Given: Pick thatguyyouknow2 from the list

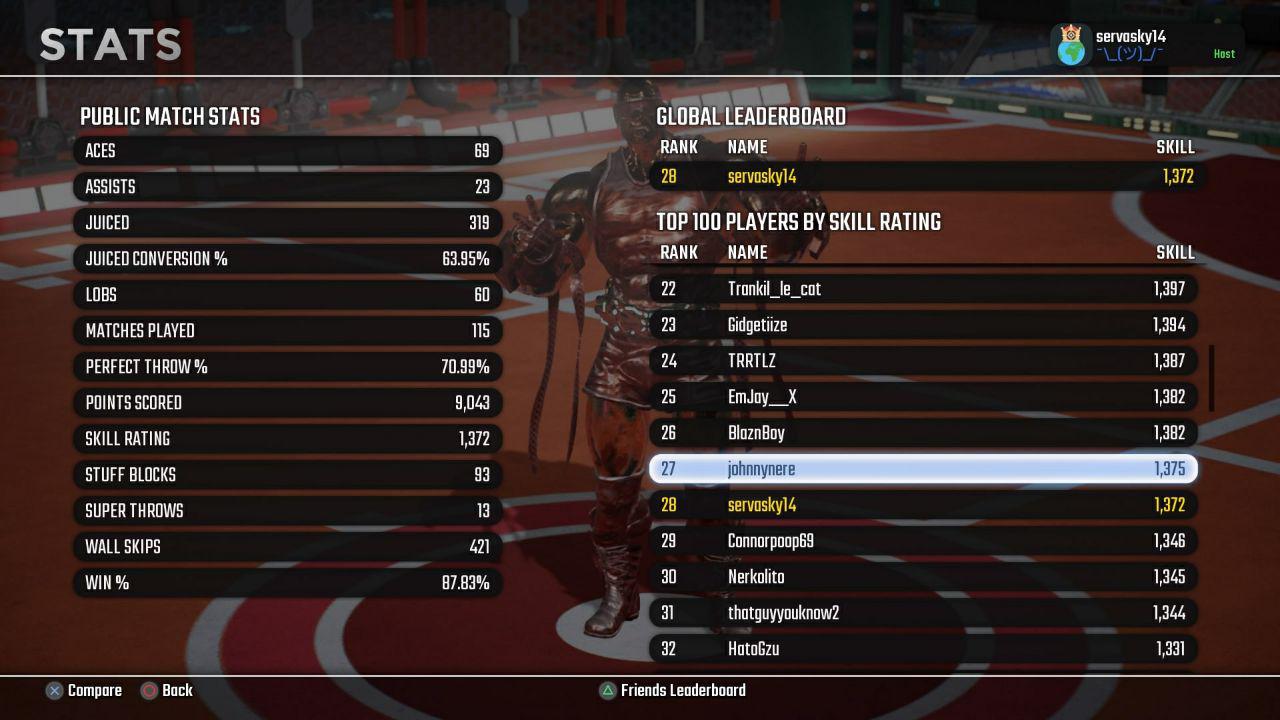Looking at the screenshot, I should 922,613.
